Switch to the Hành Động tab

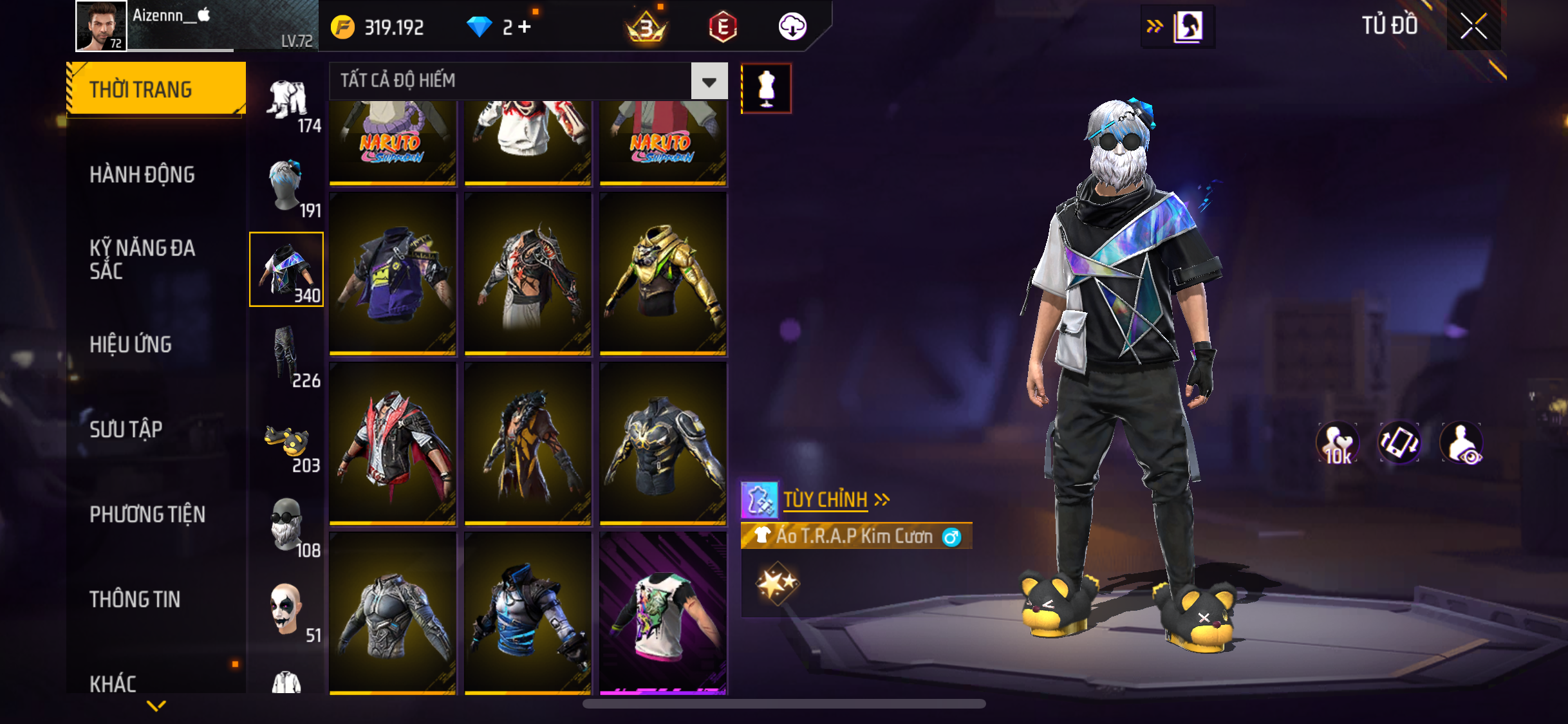[142, 174]
